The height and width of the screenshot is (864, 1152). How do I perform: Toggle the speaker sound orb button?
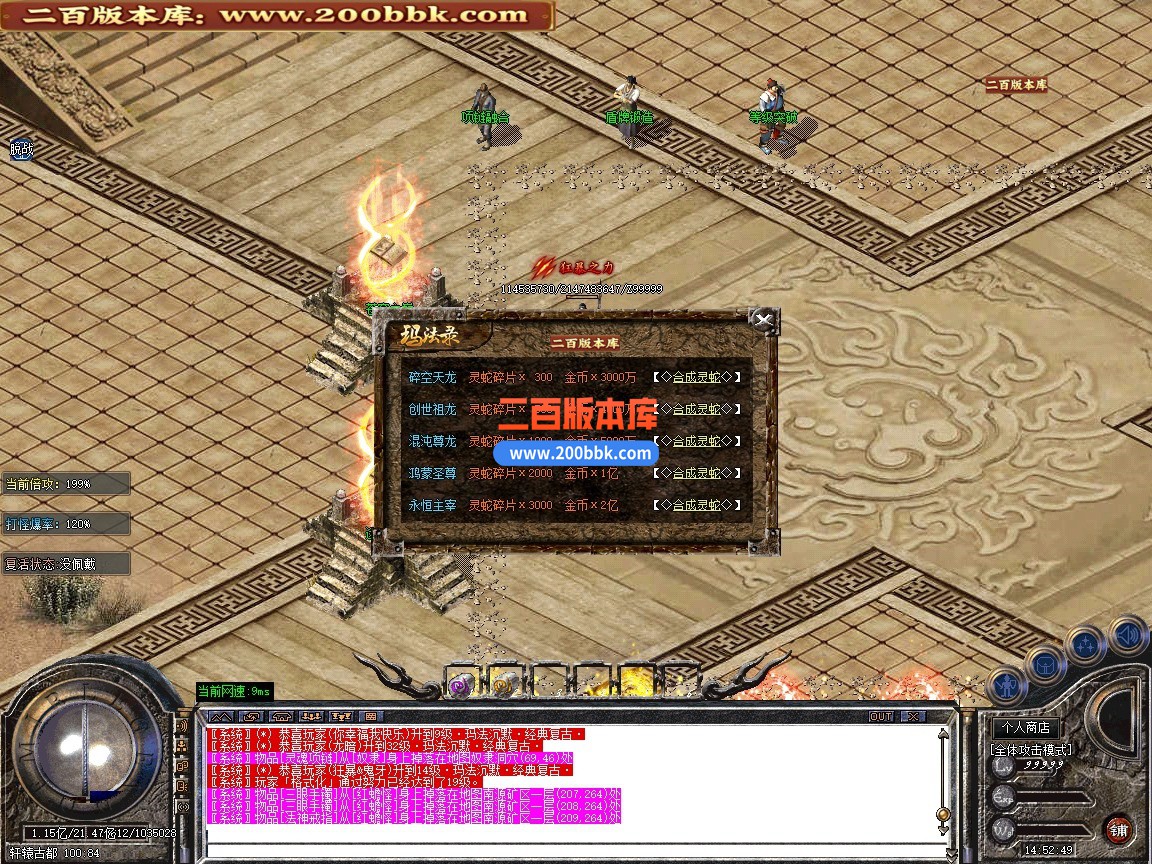tap(1127, 634)
